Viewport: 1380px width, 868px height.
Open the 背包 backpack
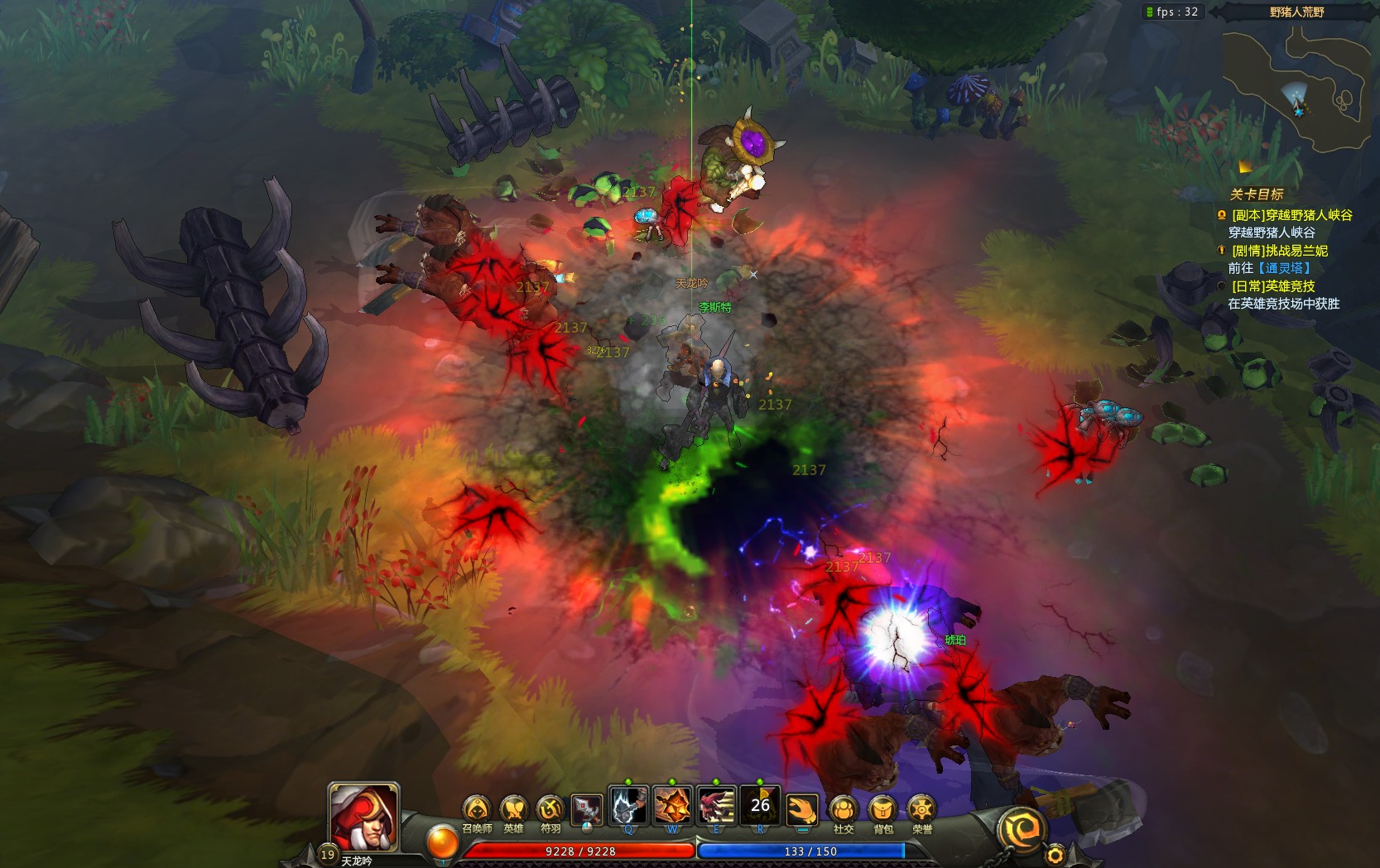(x=882, y=810)
